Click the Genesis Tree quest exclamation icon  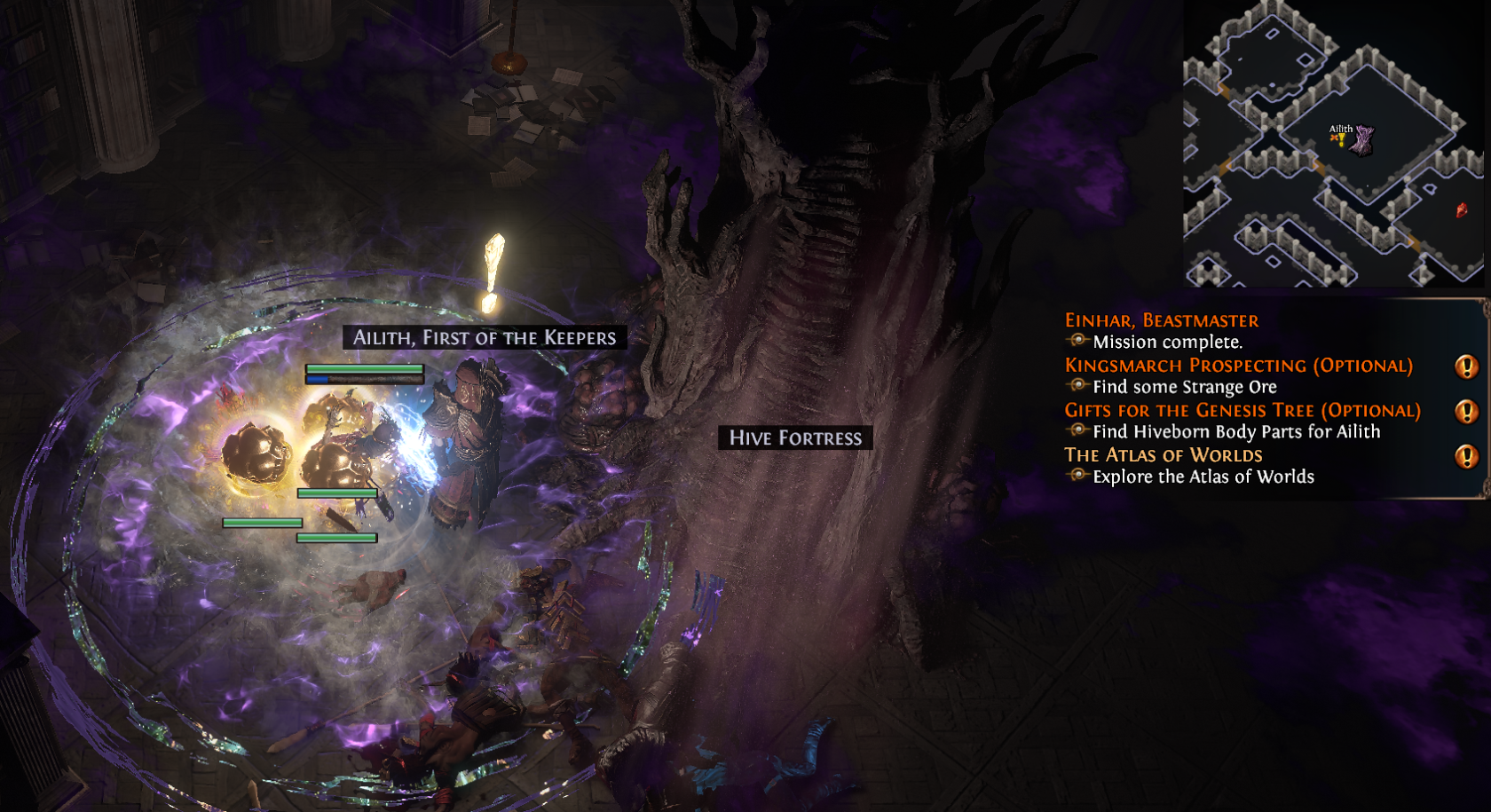1466,412
